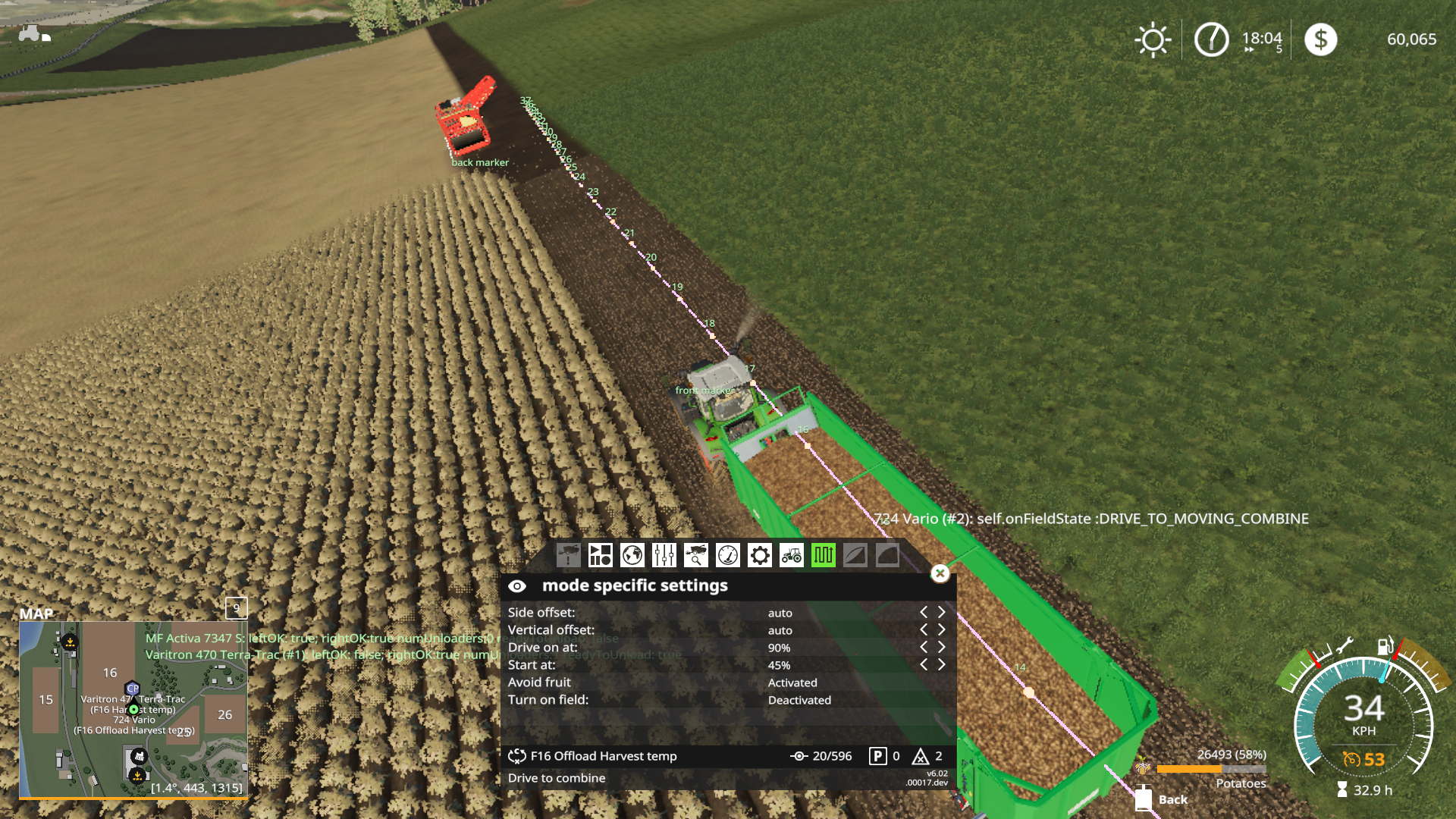Switch Side offset away from auto
Image resolution: width=1456 pixels, height=819 pixels.
(x=942, y=612)
